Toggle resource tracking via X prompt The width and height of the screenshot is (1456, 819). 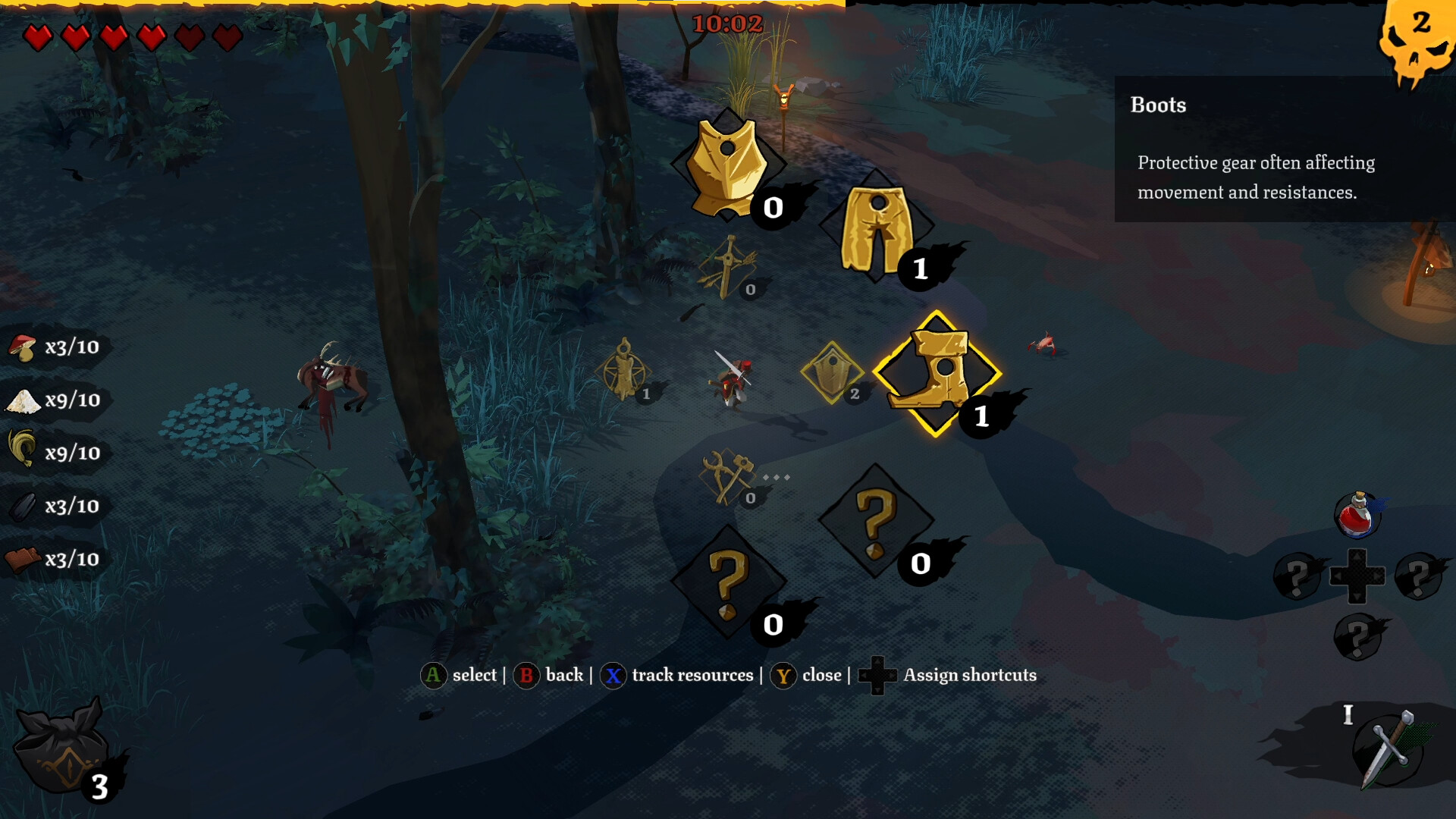613,675
